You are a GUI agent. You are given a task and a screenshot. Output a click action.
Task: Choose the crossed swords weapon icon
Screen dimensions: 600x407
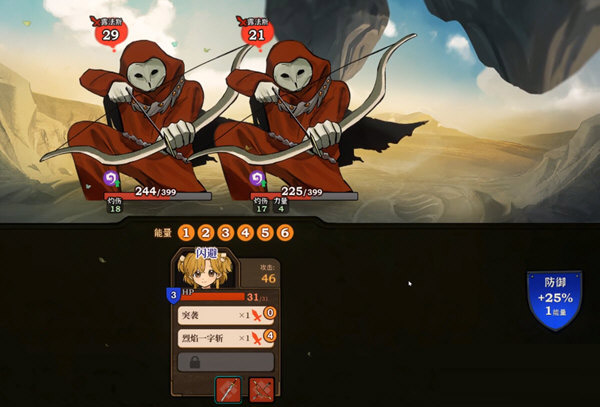coord(262,389)
